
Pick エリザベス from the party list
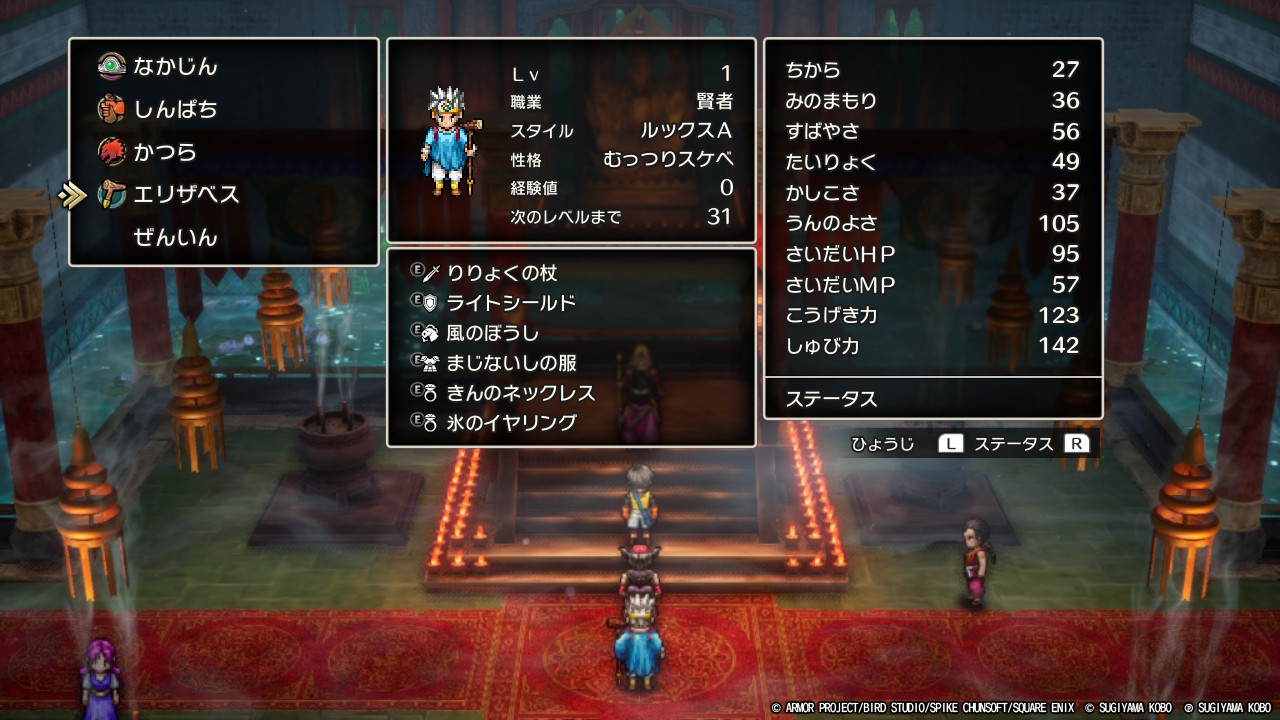186,195
